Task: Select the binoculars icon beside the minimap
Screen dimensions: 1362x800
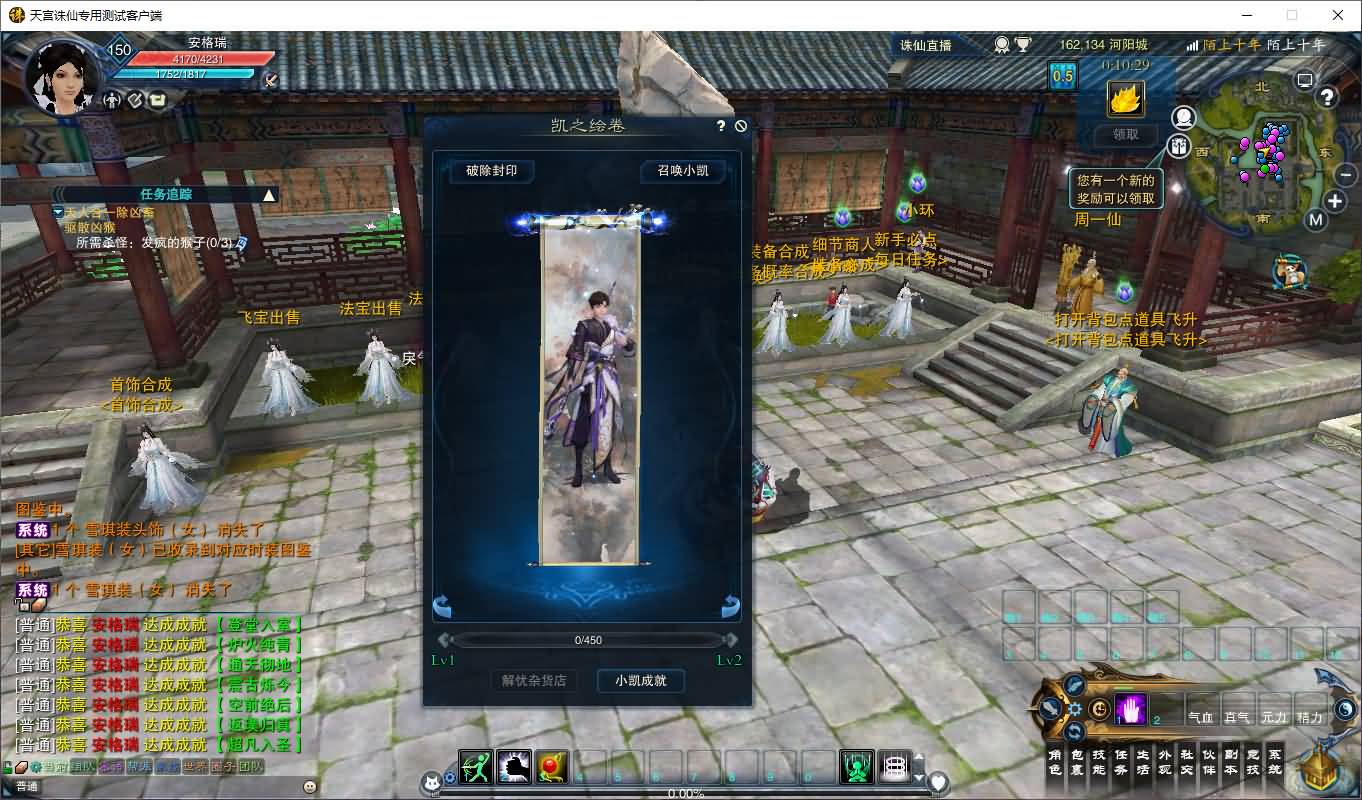Action: [x=1178, y=146]
